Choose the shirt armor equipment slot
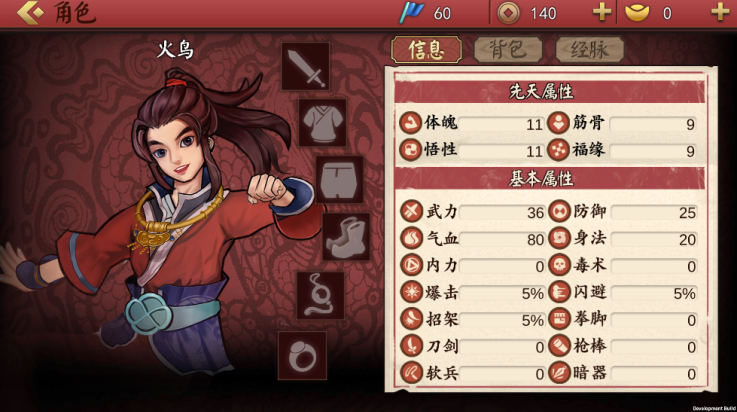Image resolution: width=737 pixels, height=412 pixels. (322, 122)
